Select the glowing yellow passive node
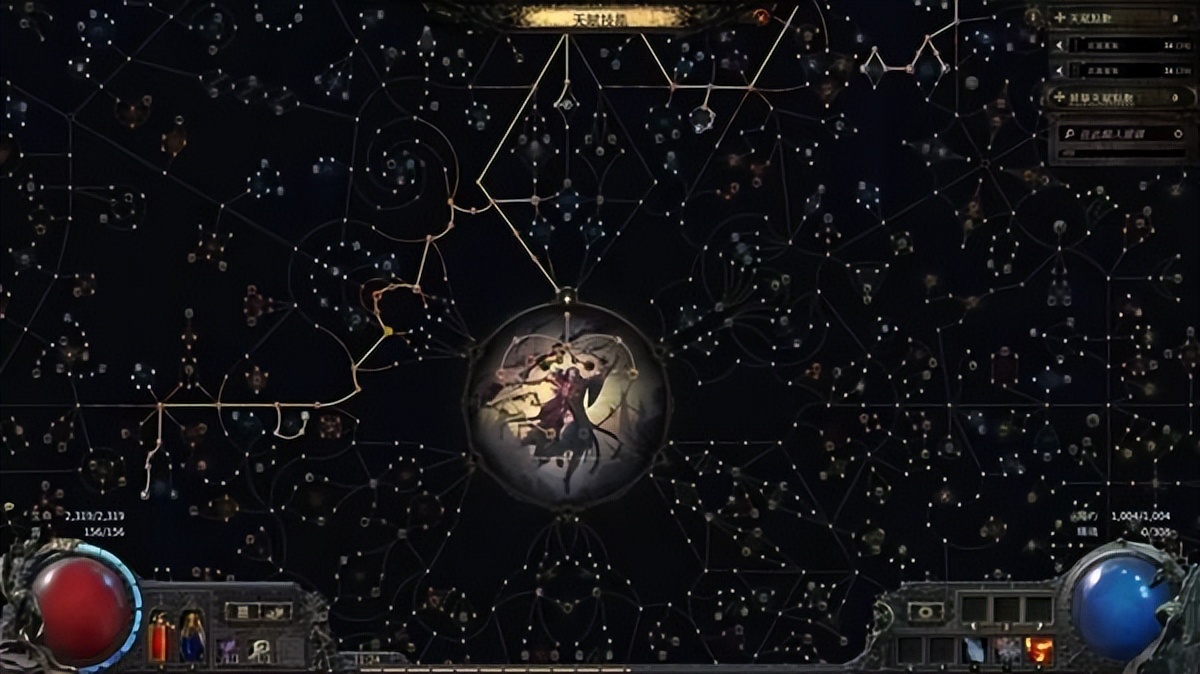Screen dimensions: 1200x674 (x=388, y=330)
